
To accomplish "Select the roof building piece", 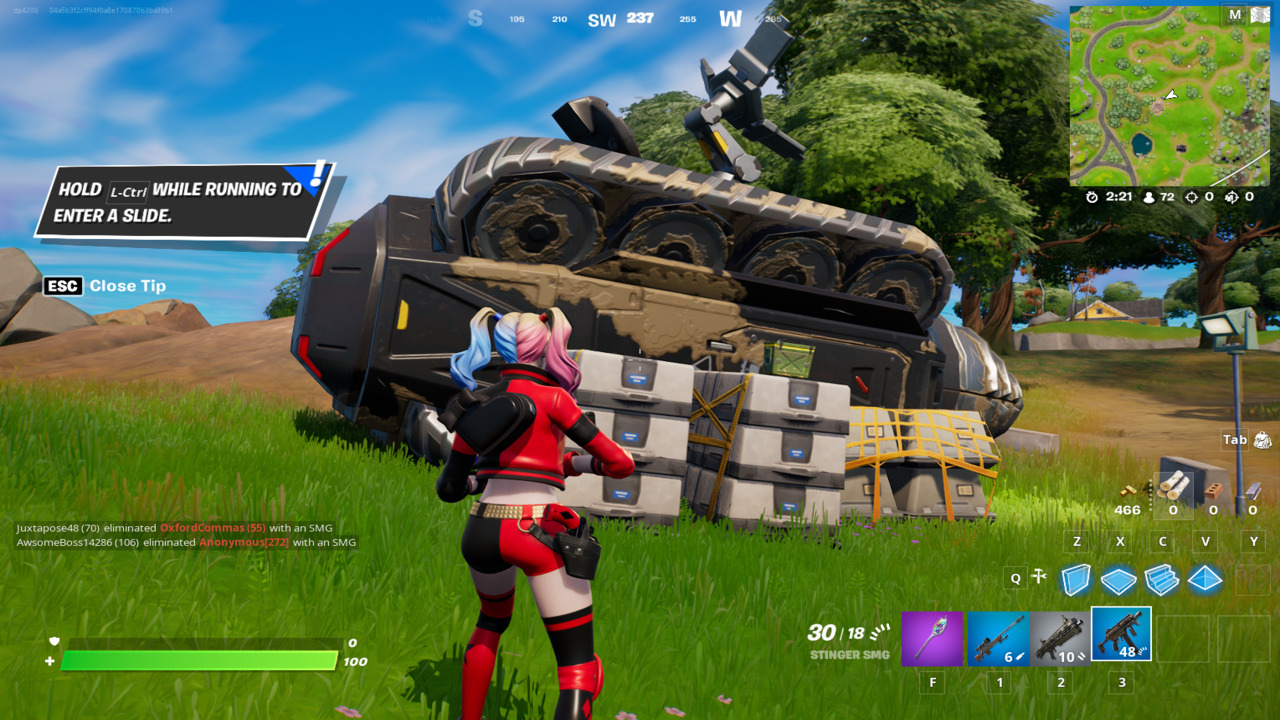I will click(1204, 580).
